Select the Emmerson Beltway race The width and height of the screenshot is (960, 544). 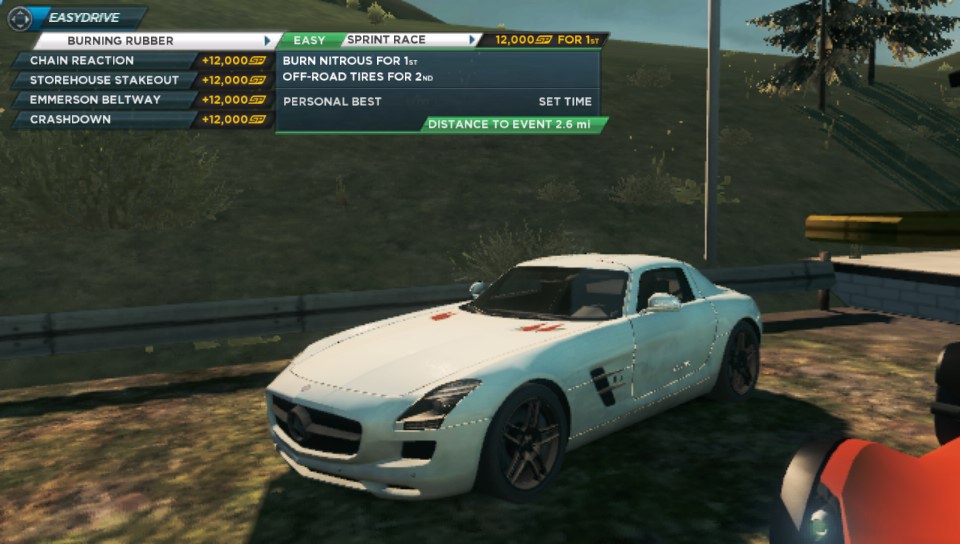tap(103, 100)
